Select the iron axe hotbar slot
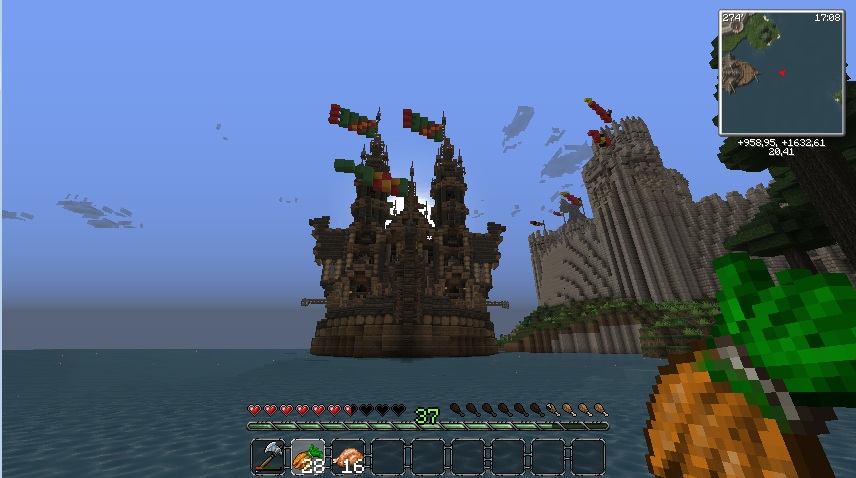Screen dimensions: 856x478 click(x=268, y=456)
